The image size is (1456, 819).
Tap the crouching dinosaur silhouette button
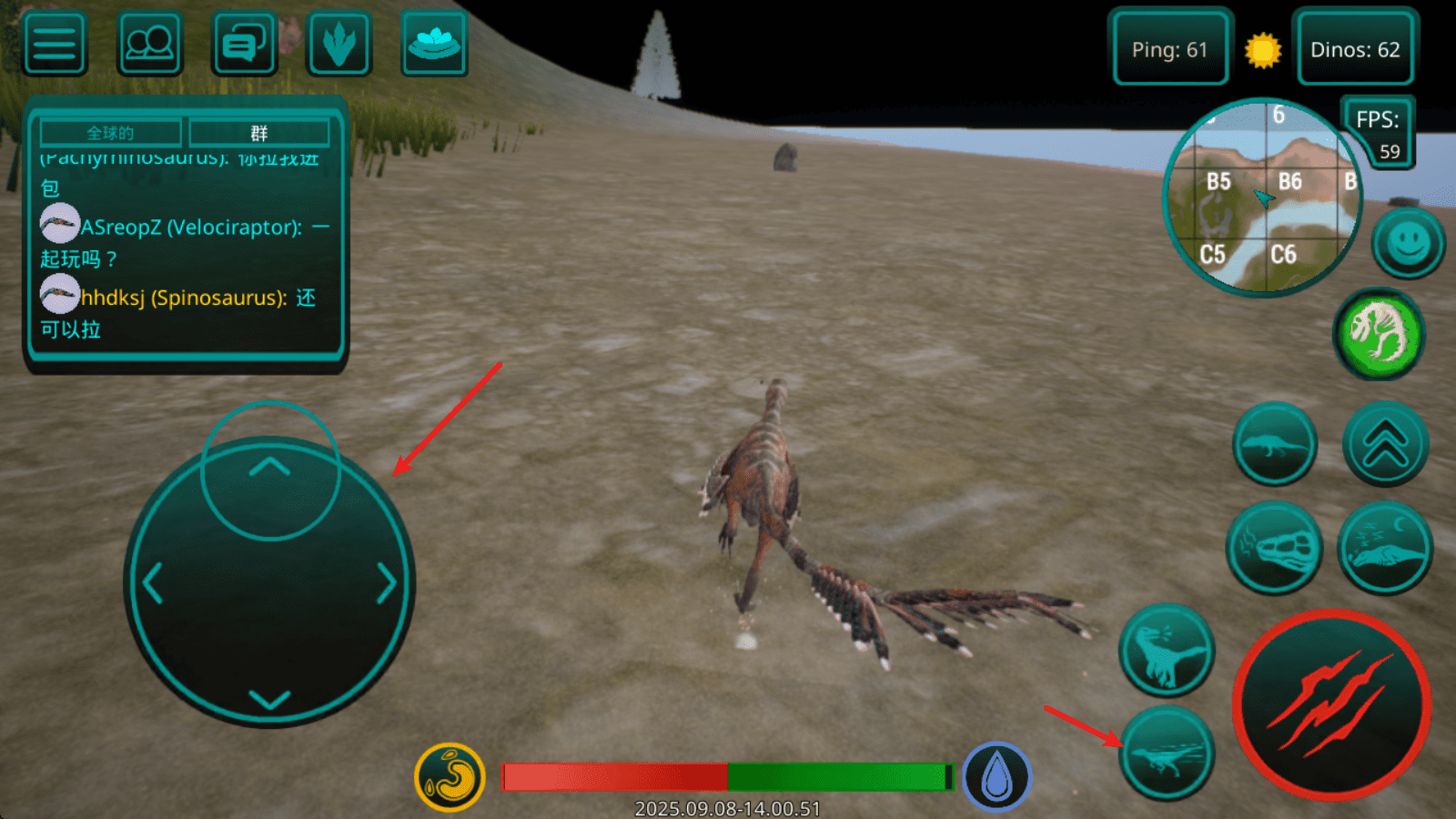tap(1274, 445)
